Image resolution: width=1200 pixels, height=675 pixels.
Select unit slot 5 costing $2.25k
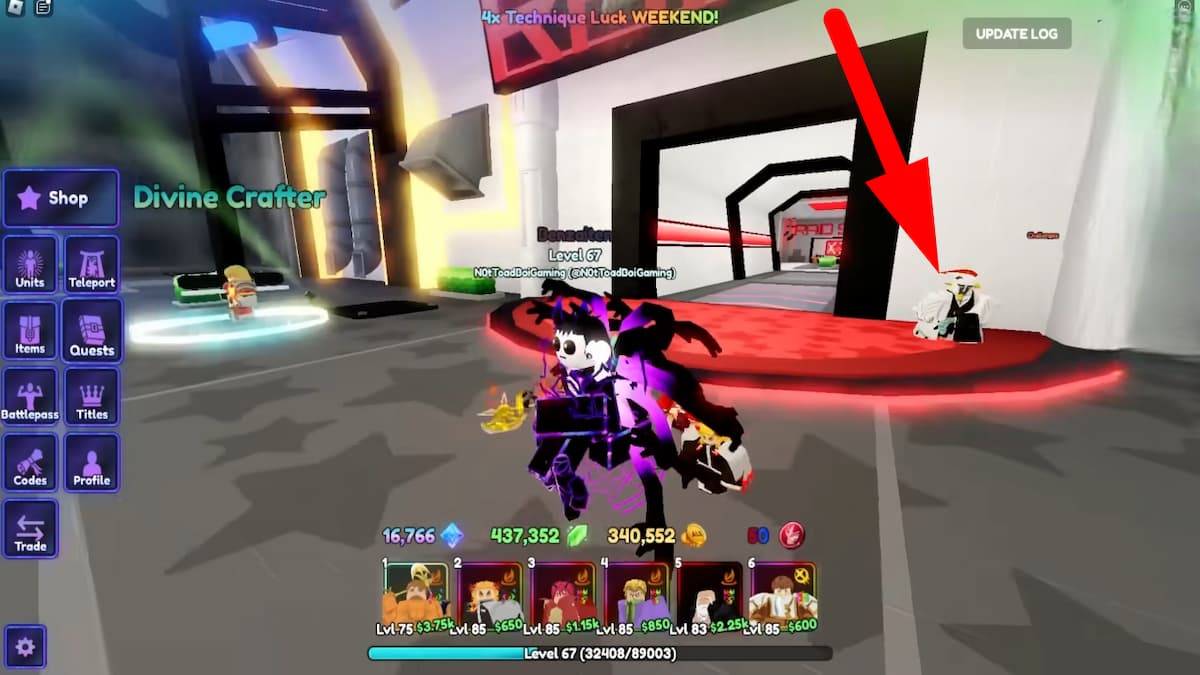[710, 596]
